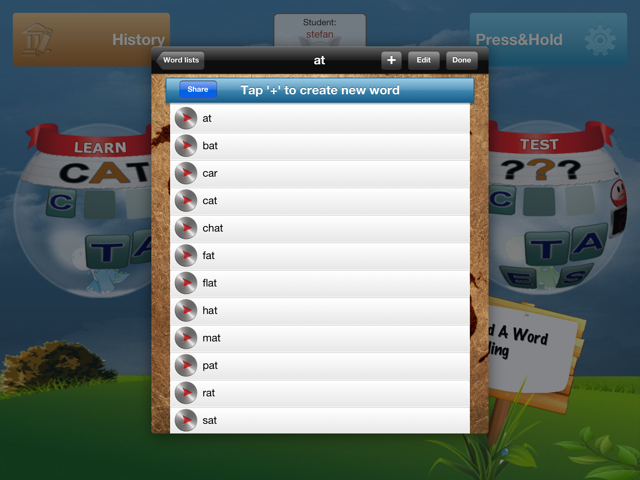
Task: Choose the word "car" from list
Action: [x=320, y=173]
